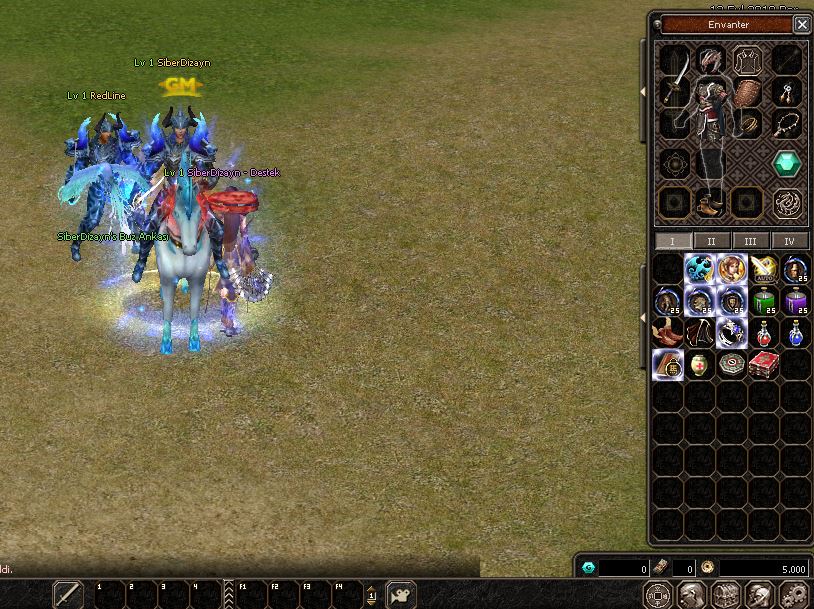Pick the female character portrait item
This screenshot has height=609, width=814.
(x=732, y=268)
